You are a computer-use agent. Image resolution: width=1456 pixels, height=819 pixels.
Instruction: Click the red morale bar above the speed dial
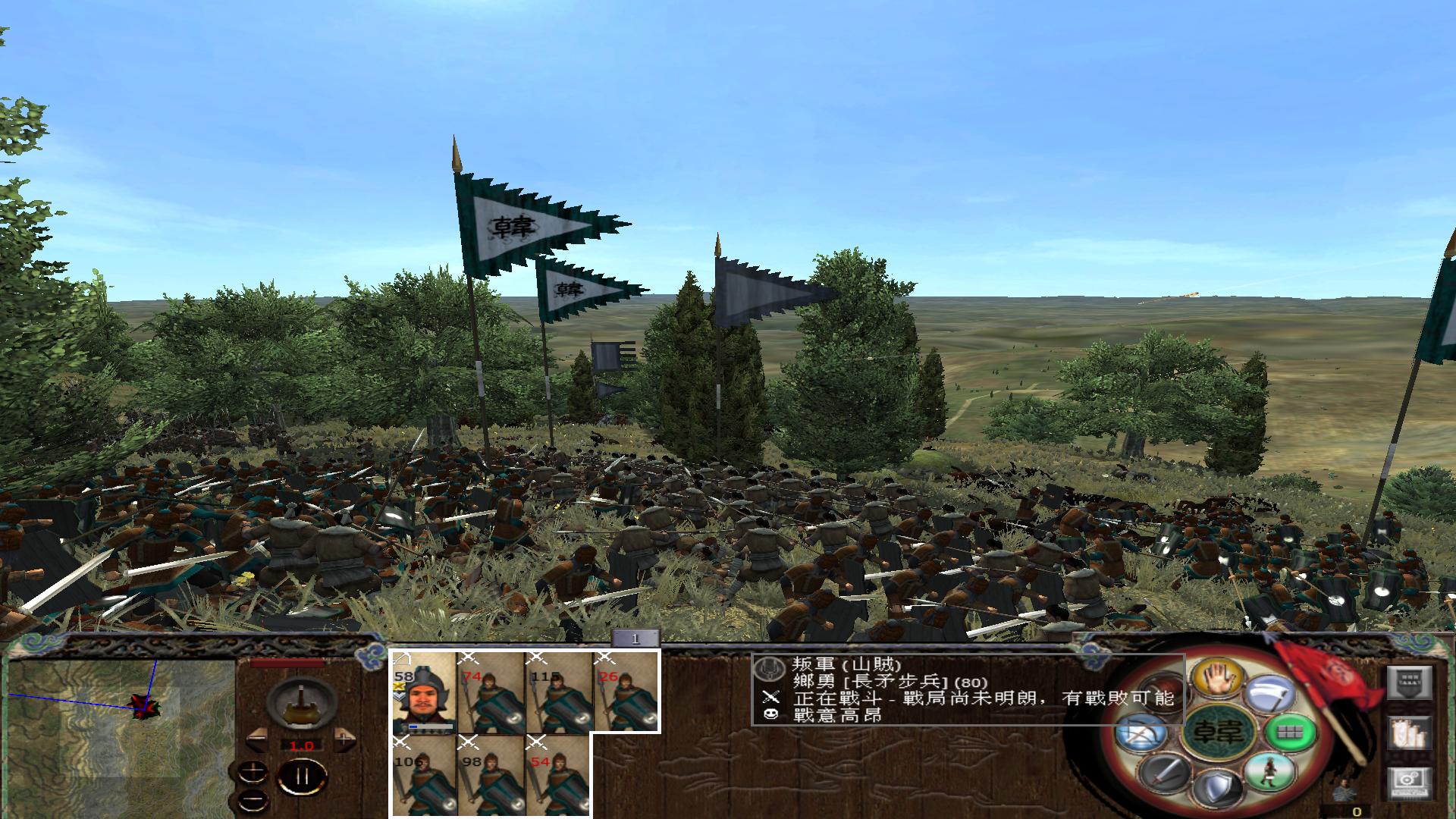click(x=286, y=663)
